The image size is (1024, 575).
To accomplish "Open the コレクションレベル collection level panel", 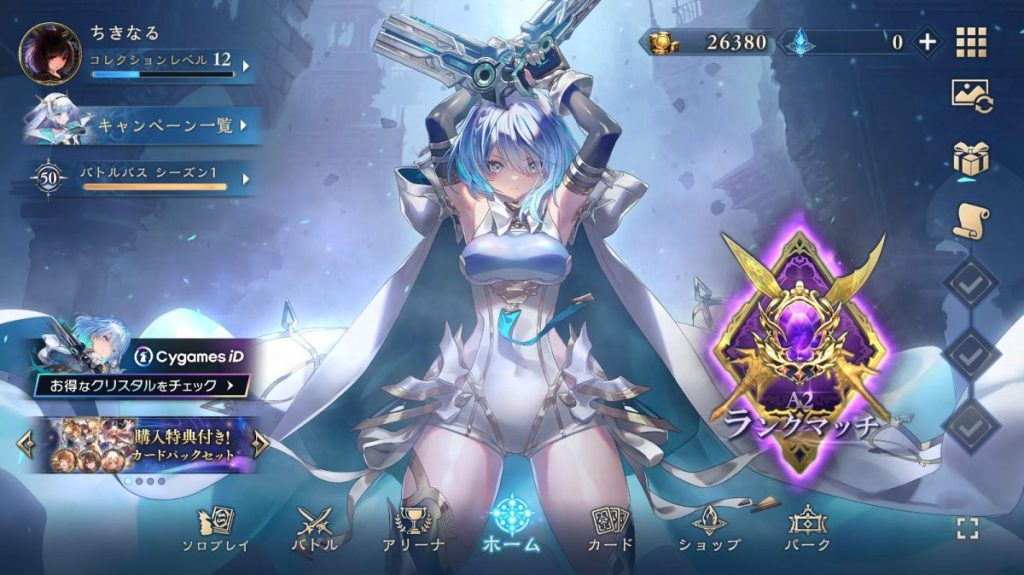I will pyautogui.click(x=165, y=66).
